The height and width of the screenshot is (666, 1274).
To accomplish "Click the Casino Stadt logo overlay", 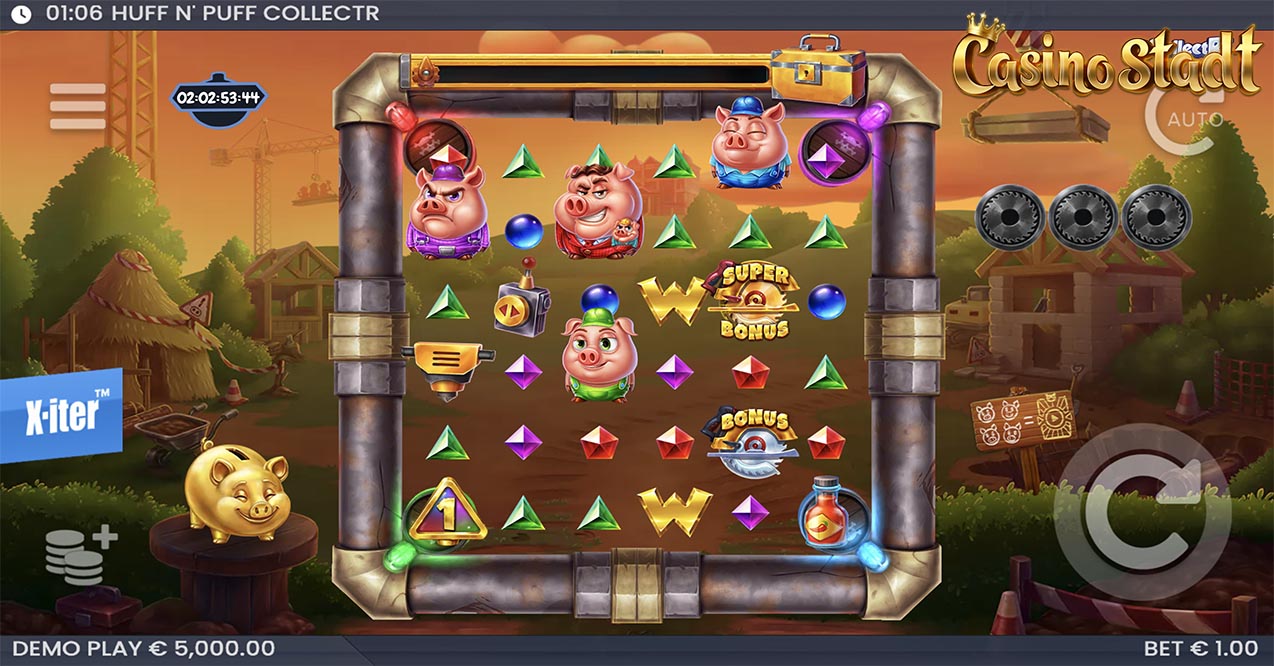I will [1105, 62].
